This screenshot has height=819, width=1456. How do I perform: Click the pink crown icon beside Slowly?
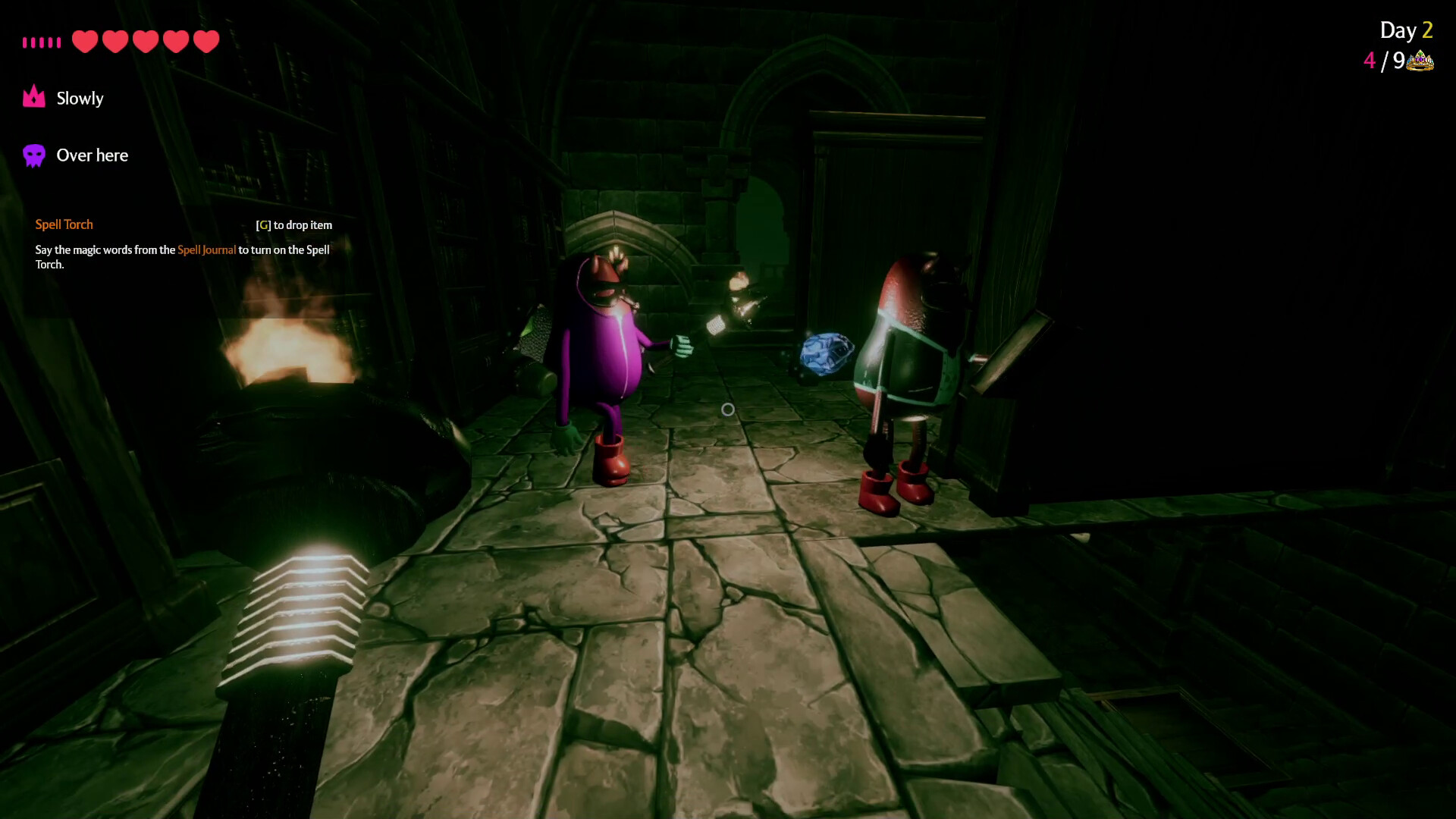tap(33, 97)
